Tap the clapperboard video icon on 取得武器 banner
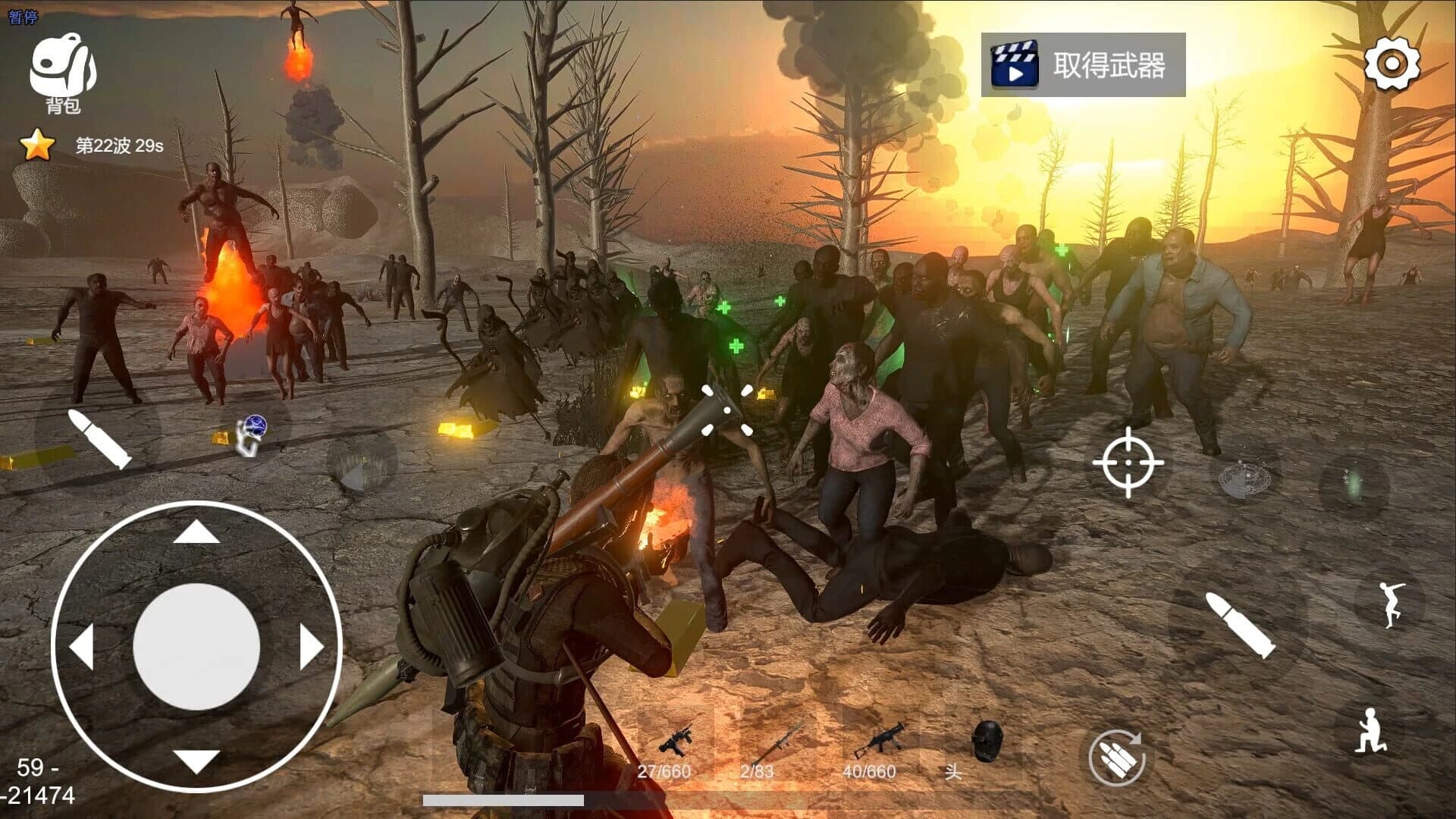Viewport: 1456px width, 819px height. pyautogui.click(x=1016, y=64)
